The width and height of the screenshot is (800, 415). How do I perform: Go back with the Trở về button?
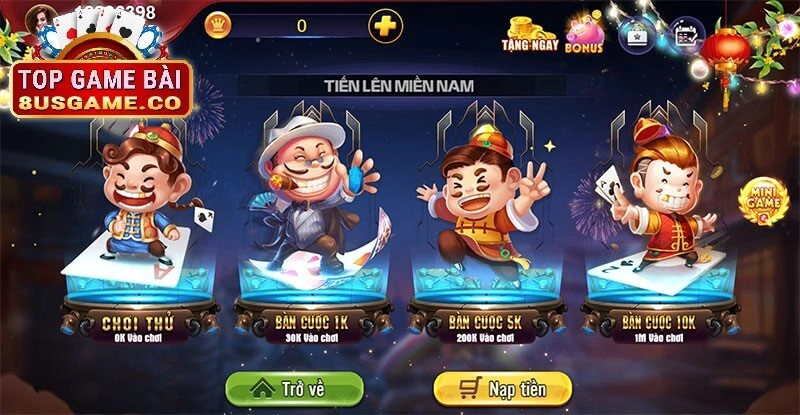[293, 388]
